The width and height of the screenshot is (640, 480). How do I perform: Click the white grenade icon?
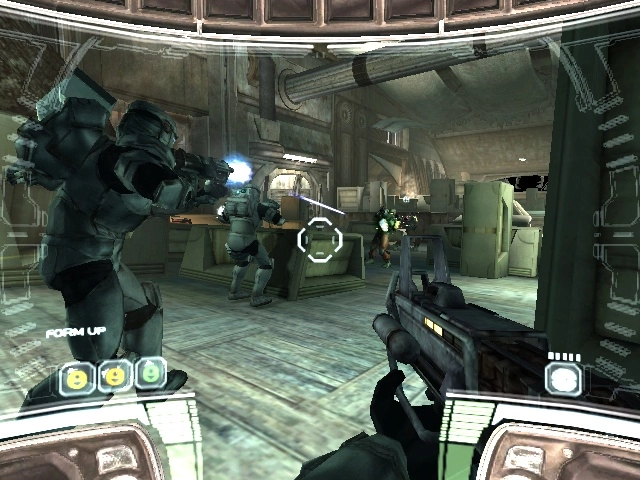(563, 377)
